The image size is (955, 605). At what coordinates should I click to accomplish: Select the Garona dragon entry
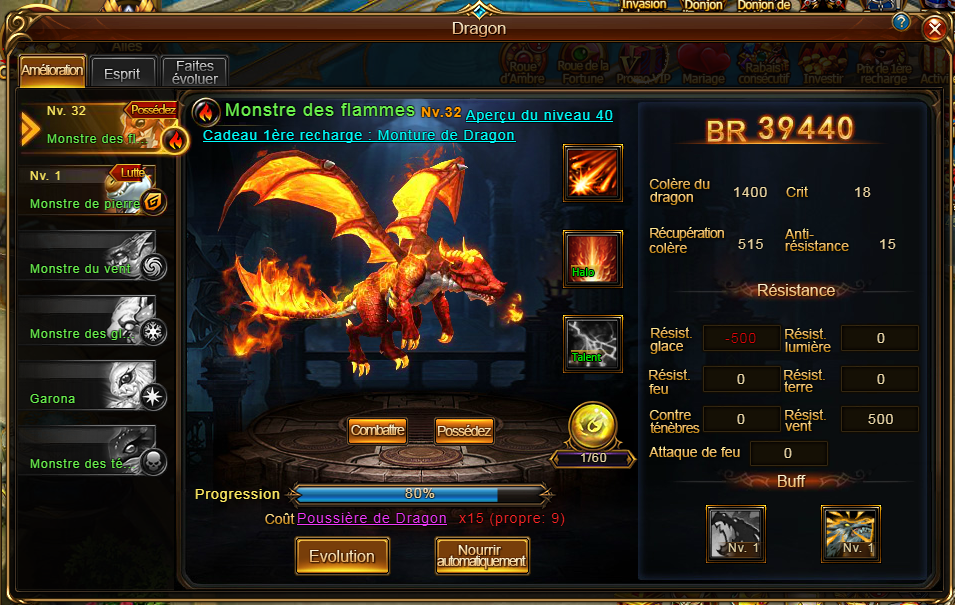[92, 387]
